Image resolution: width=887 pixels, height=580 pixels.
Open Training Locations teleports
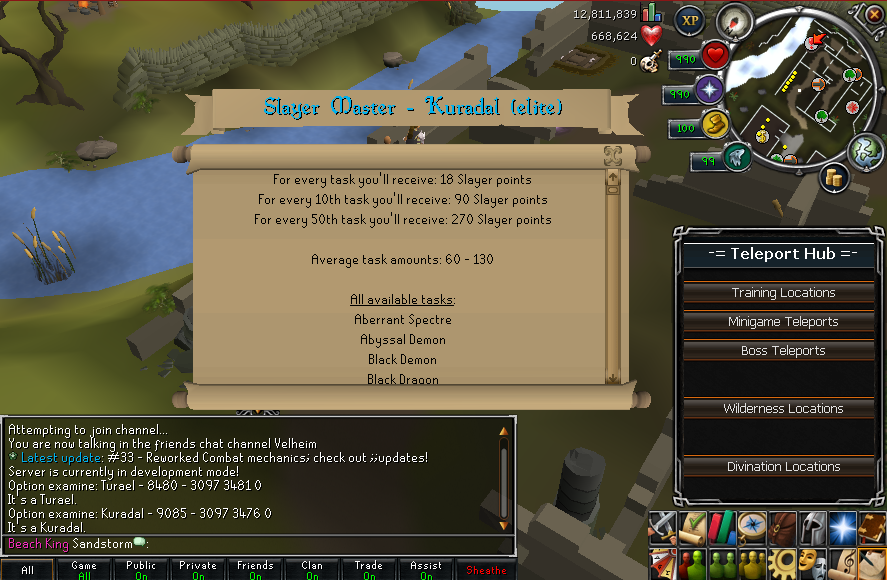tap(783, 293)
